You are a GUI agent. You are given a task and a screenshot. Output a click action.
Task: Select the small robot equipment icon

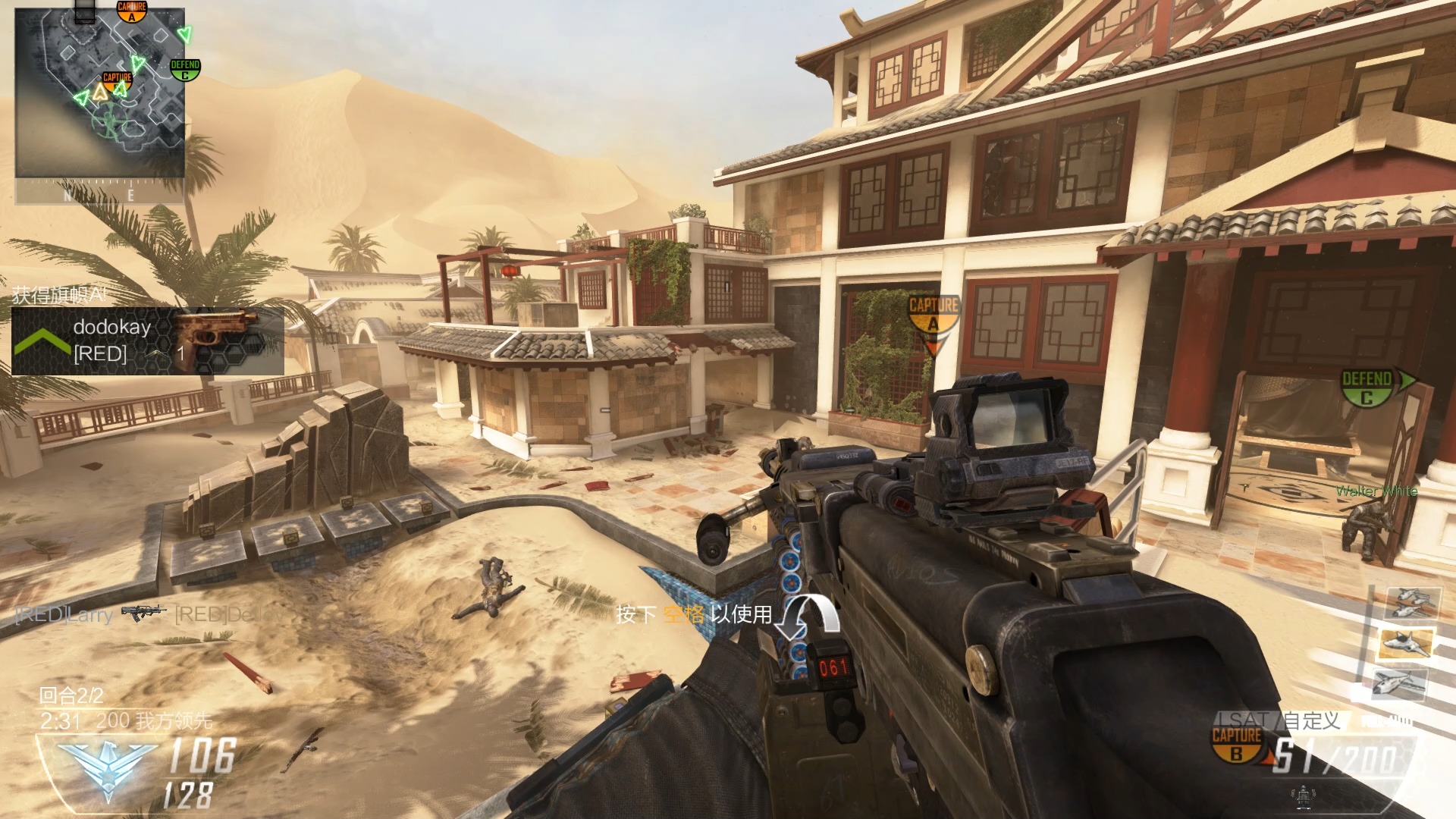1303,796
